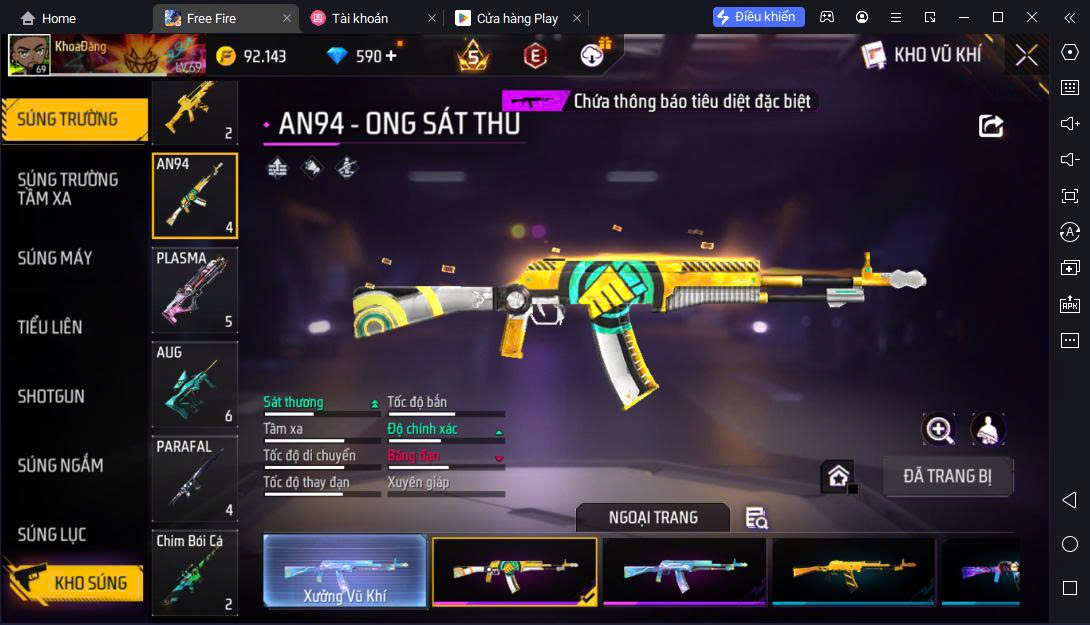Switch to the Súng Máy category

[x=55, y=258]
